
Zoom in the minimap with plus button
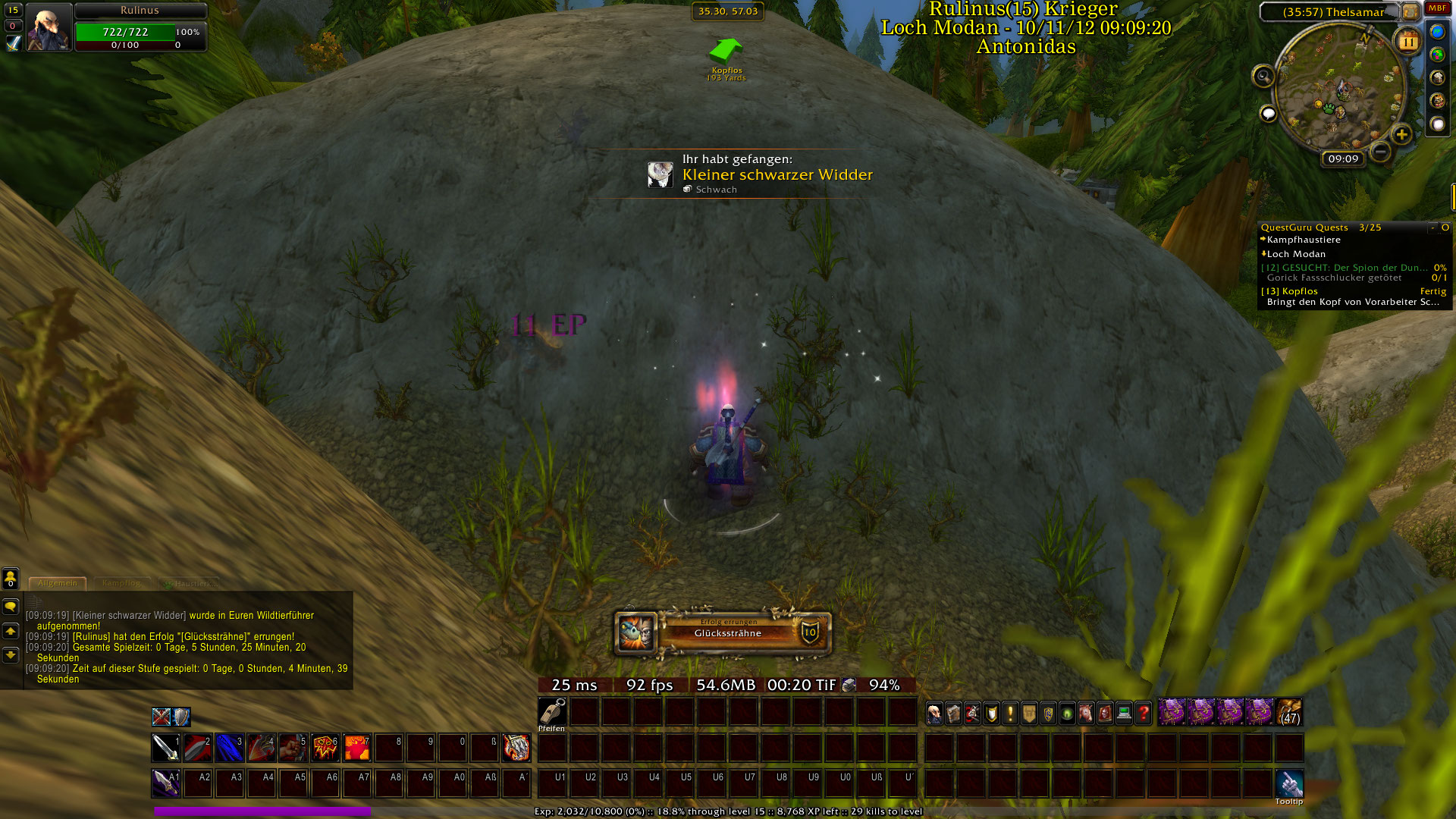click(x=1401, y=135)
